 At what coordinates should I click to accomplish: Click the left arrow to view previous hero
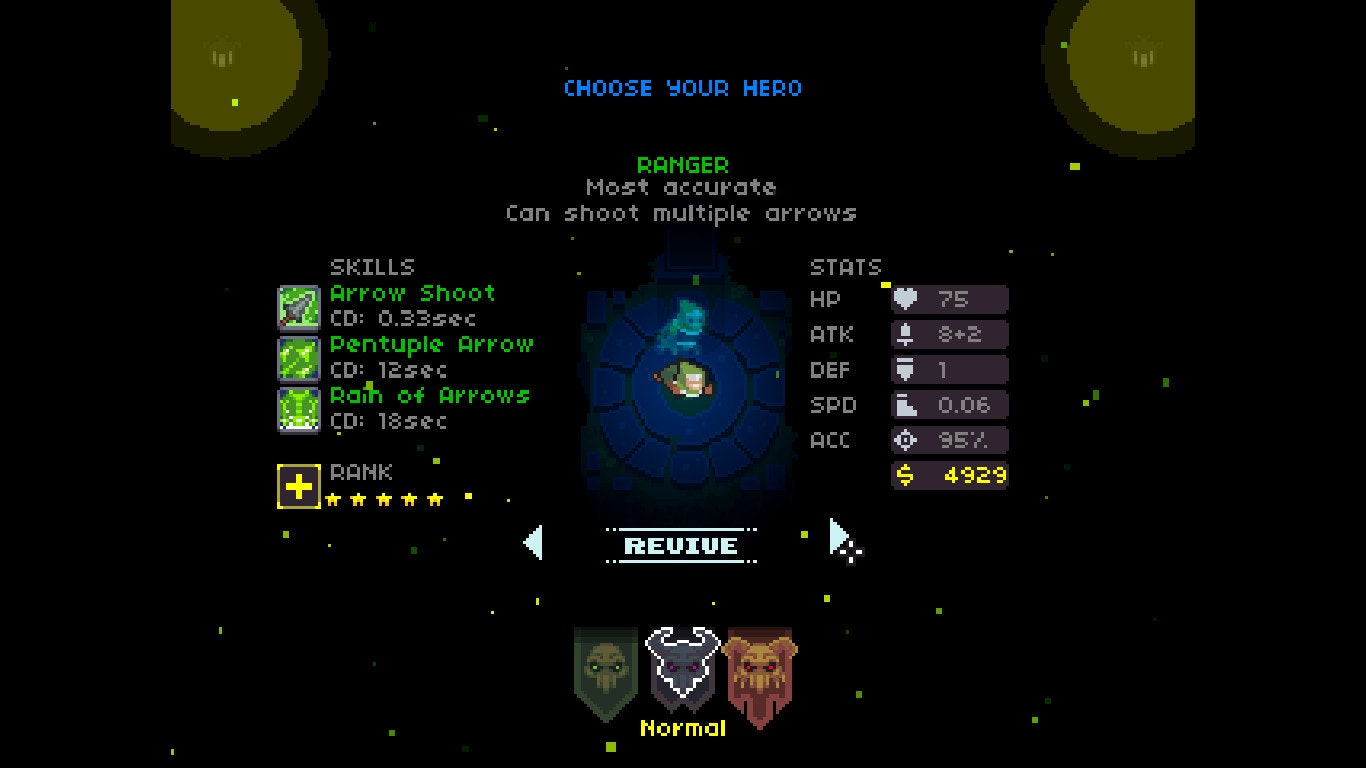(531, 543)
